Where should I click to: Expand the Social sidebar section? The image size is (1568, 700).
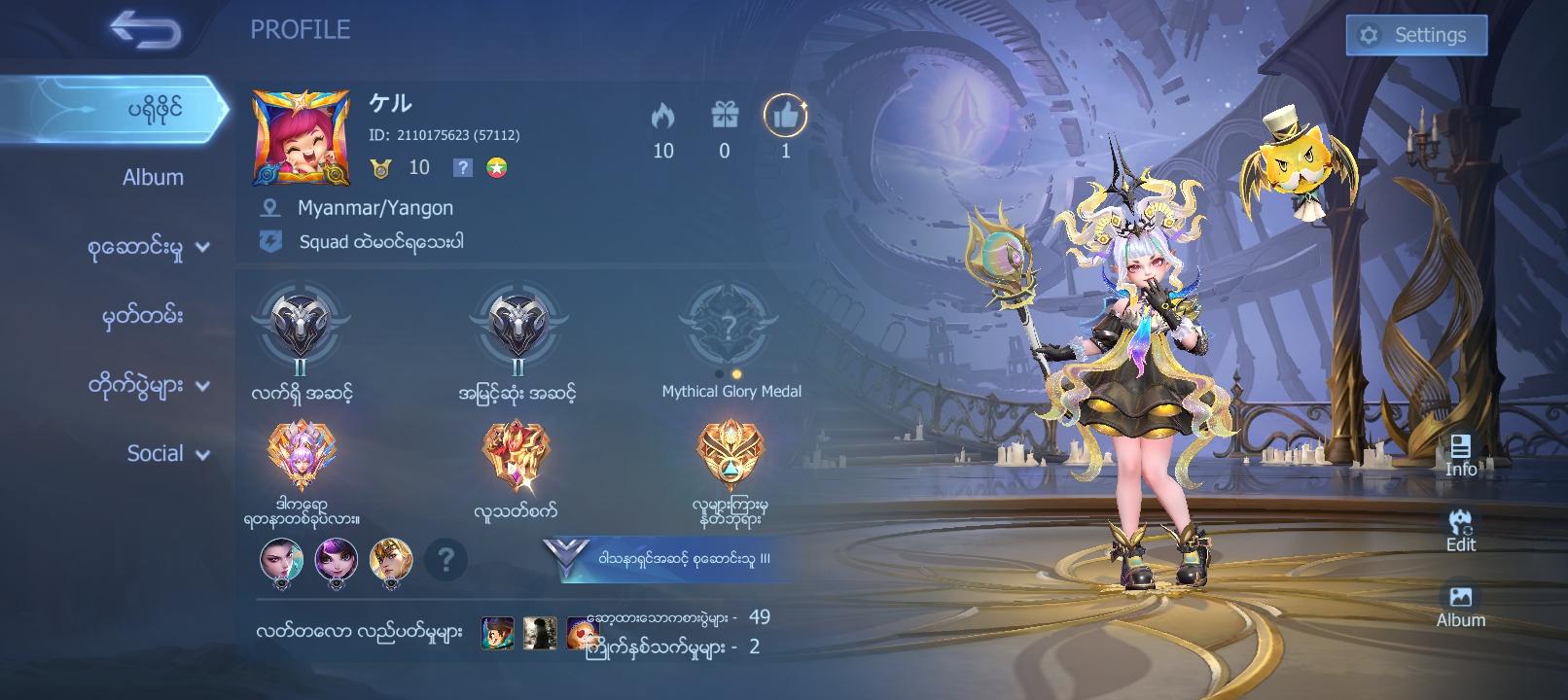(x=165, y=453)
